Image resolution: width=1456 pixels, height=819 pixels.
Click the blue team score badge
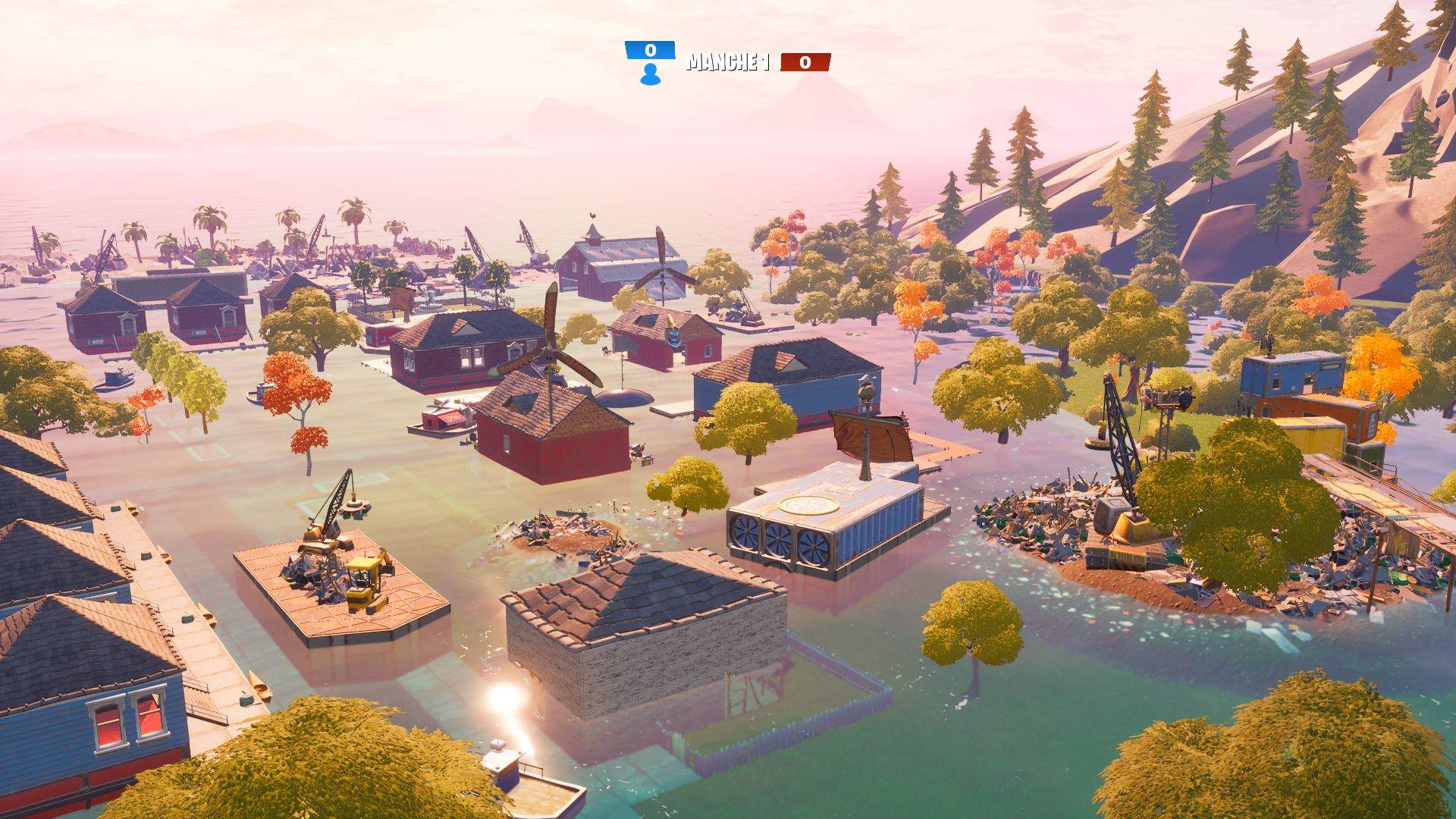[649, 50]
